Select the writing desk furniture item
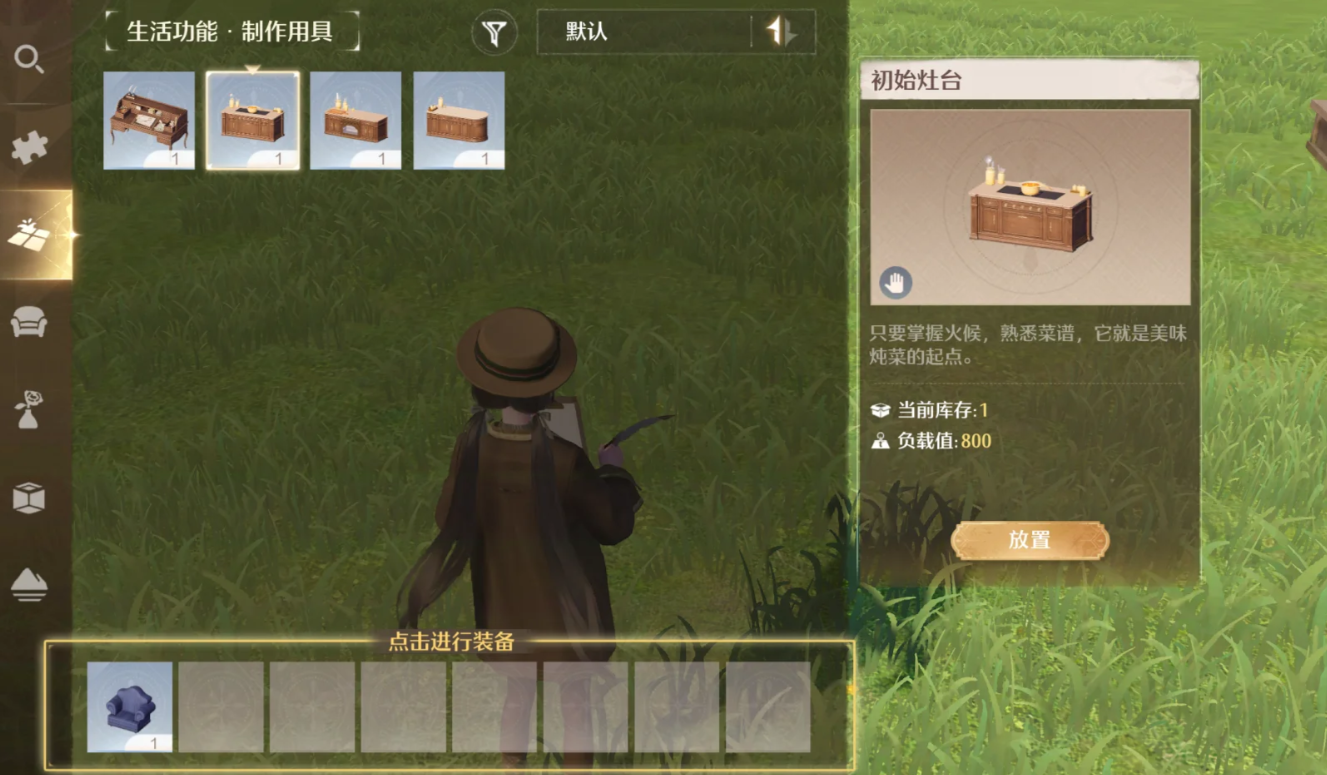The width and height of the screenshot is (1327, 775). 149,120
